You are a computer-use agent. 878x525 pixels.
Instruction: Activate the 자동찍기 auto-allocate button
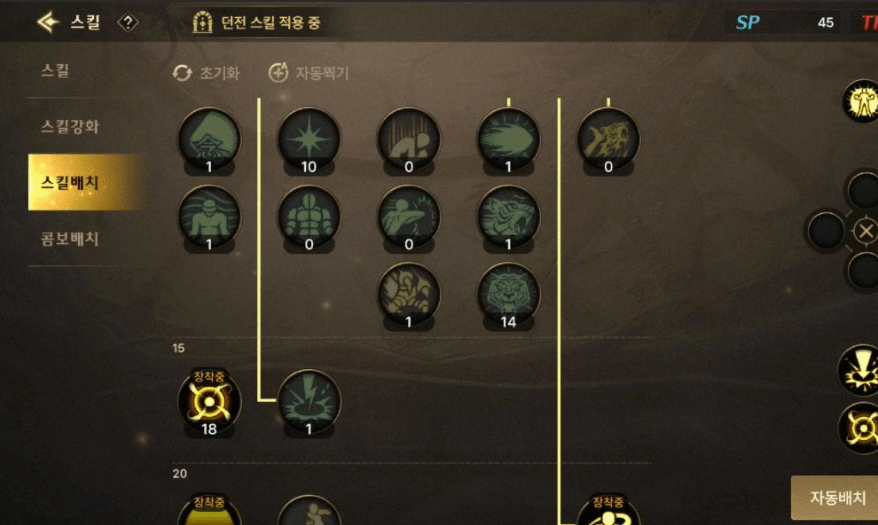(309, 73)
